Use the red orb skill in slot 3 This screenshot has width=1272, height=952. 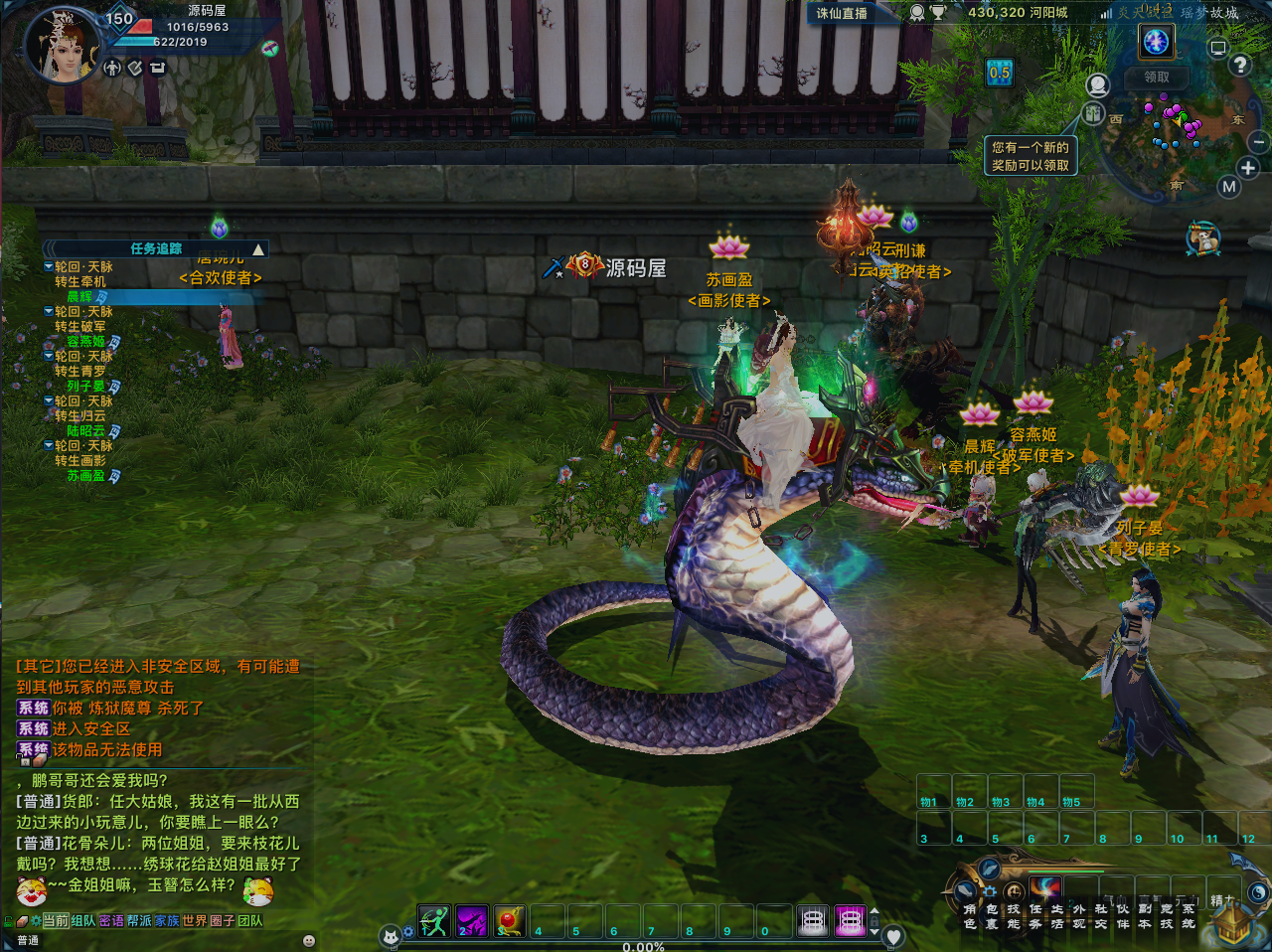[510, 921]
